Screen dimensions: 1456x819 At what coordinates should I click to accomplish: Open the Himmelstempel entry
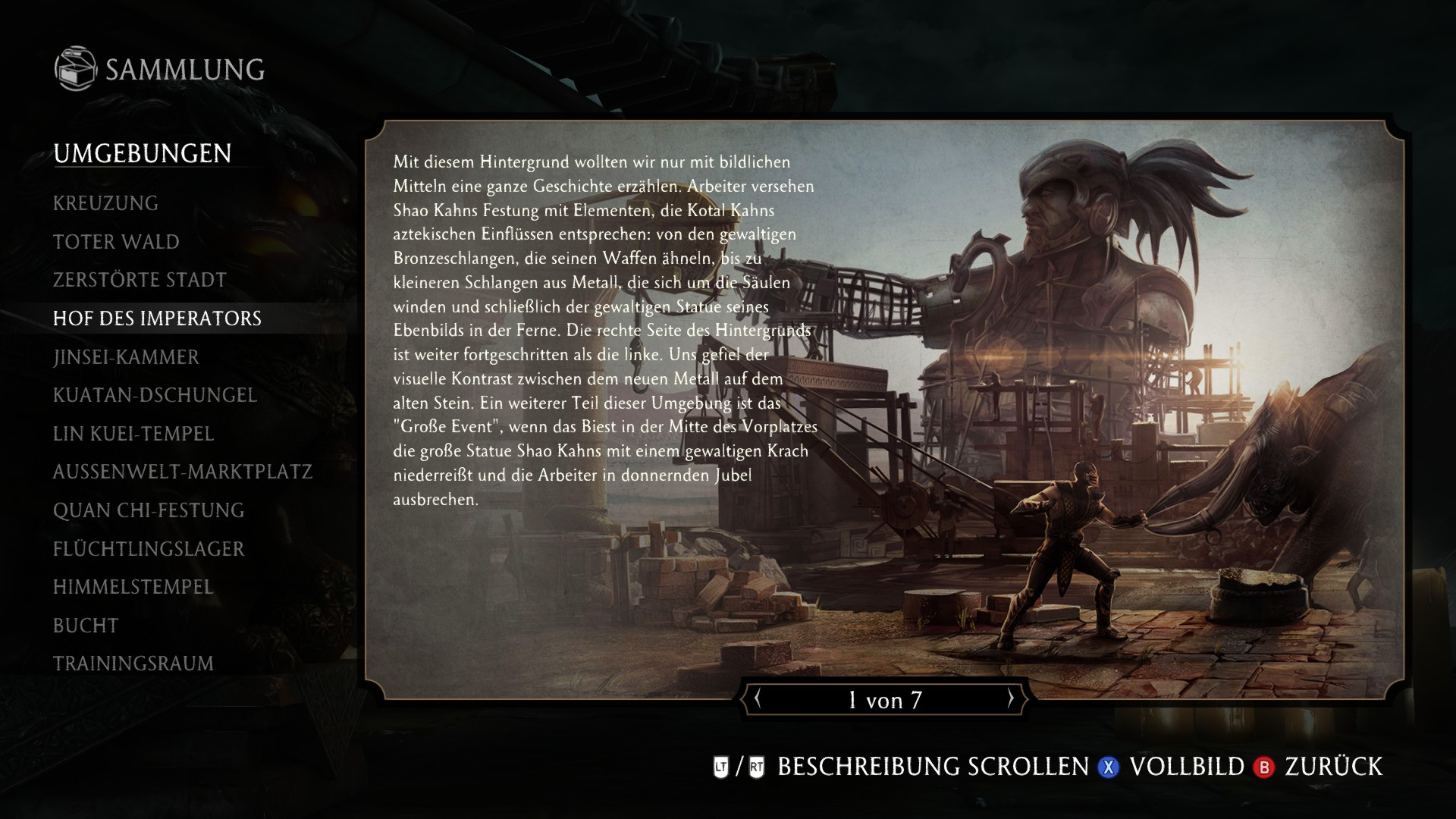pos(133,587)
